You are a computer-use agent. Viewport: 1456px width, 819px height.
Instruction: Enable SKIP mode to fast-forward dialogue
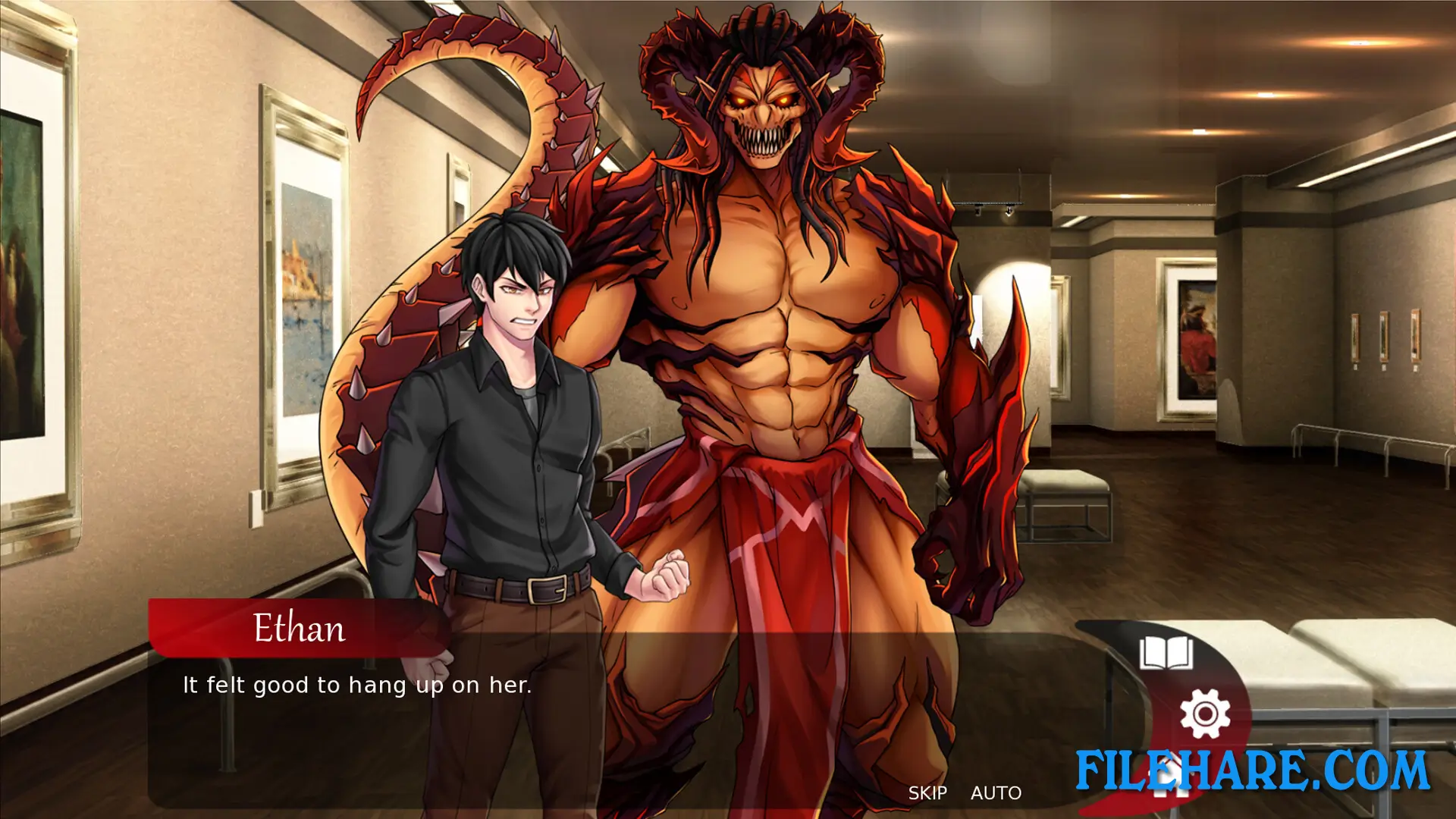[929, 793]
